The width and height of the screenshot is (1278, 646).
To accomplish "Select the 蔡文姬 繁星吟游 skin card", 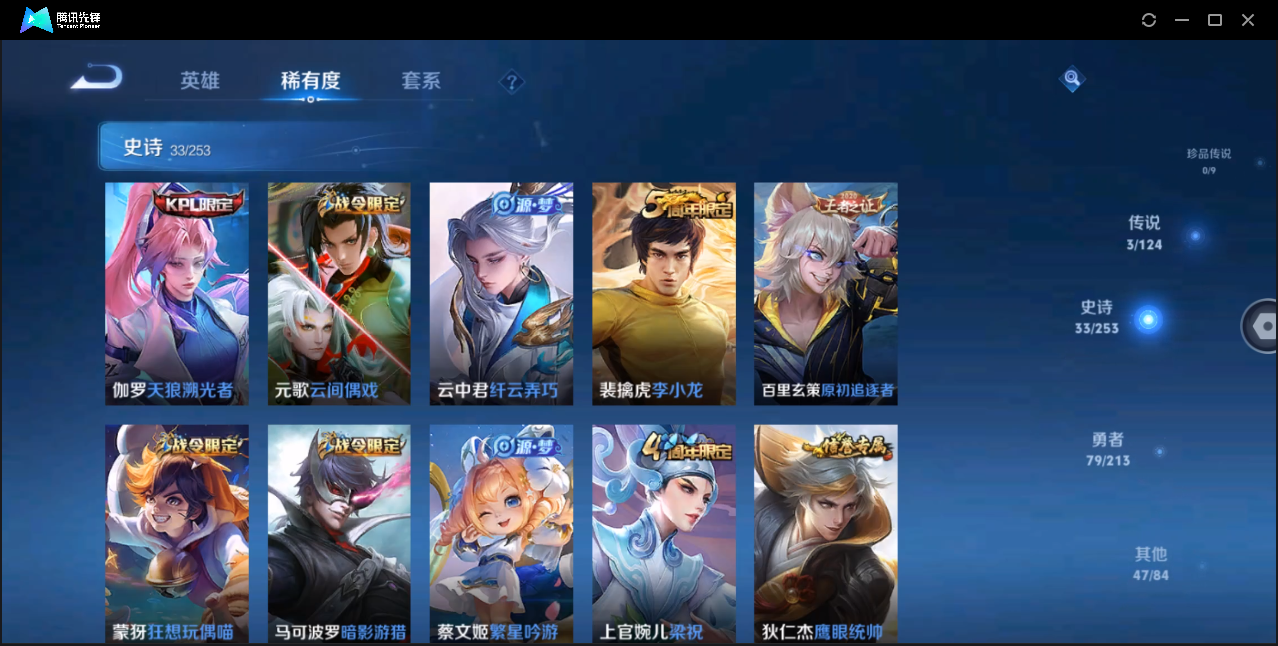I will tap(501, 533).
